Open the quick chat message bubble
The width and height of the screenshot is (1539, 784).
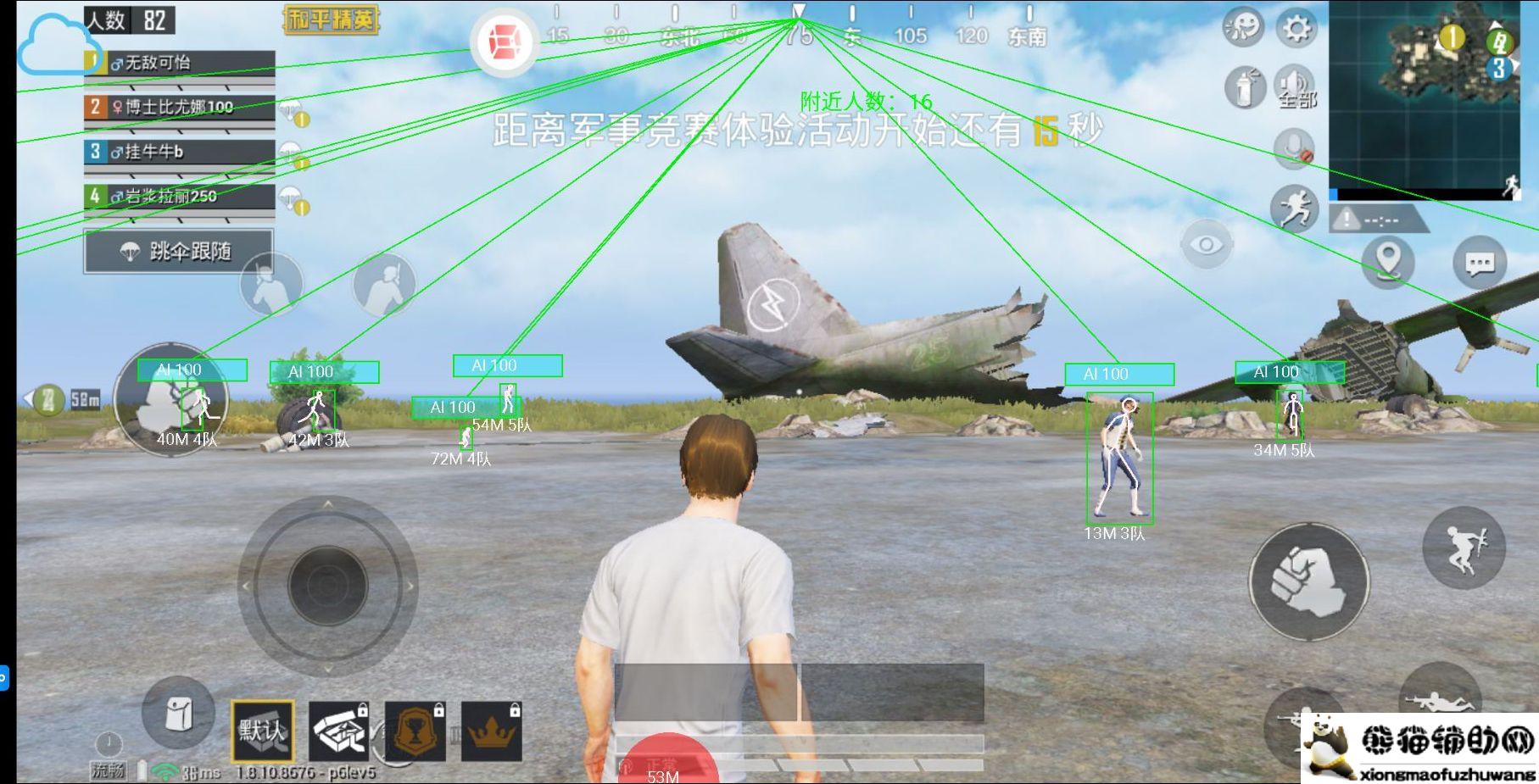tap(1480, 264)
